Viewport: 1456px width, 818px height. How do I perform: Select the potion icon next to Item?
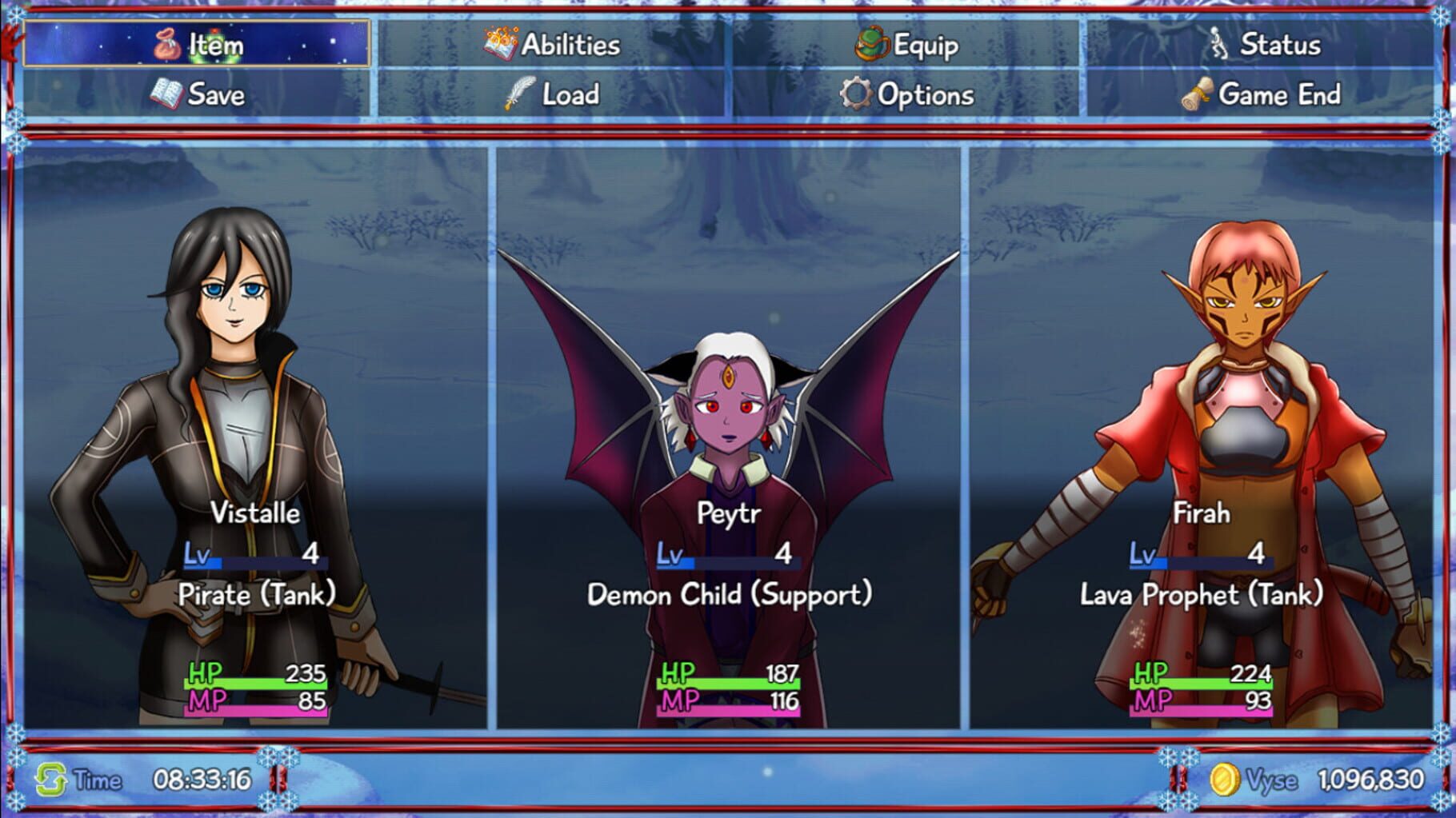[165, 45]
